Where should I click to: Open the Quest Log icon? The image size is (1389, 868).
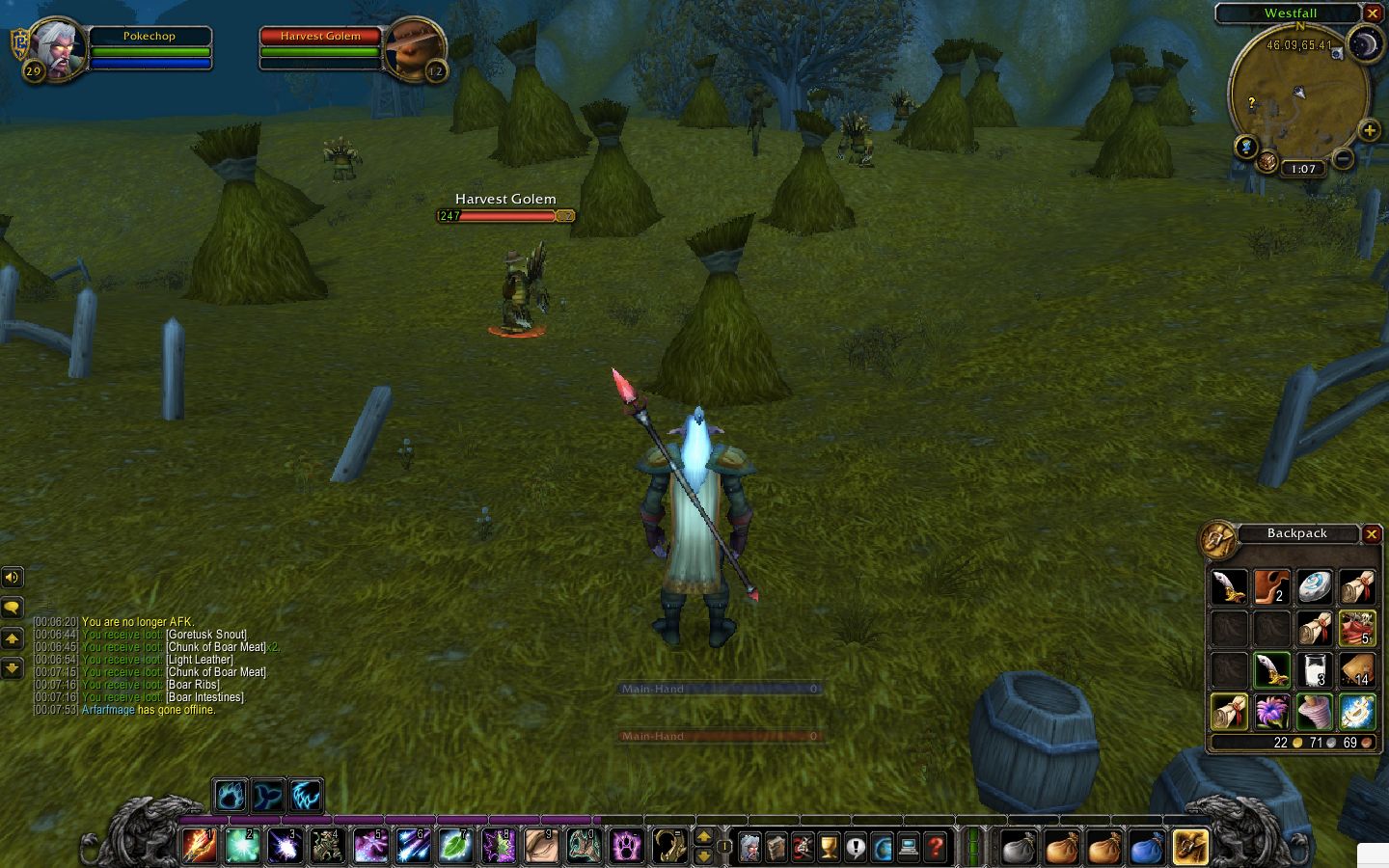click(855, 847)
